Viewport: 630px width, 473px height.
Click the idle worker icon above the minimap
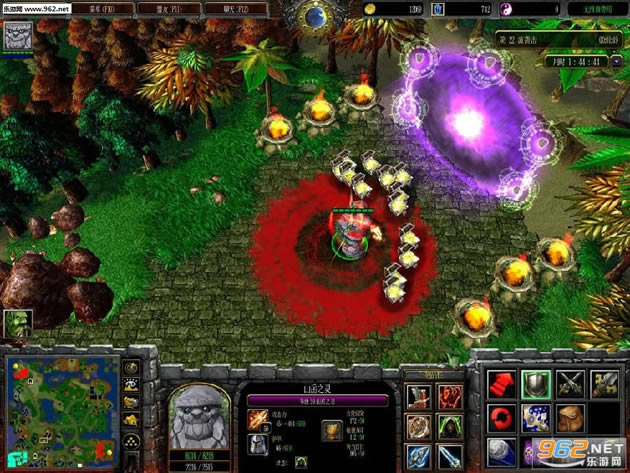tap(18, 323)
